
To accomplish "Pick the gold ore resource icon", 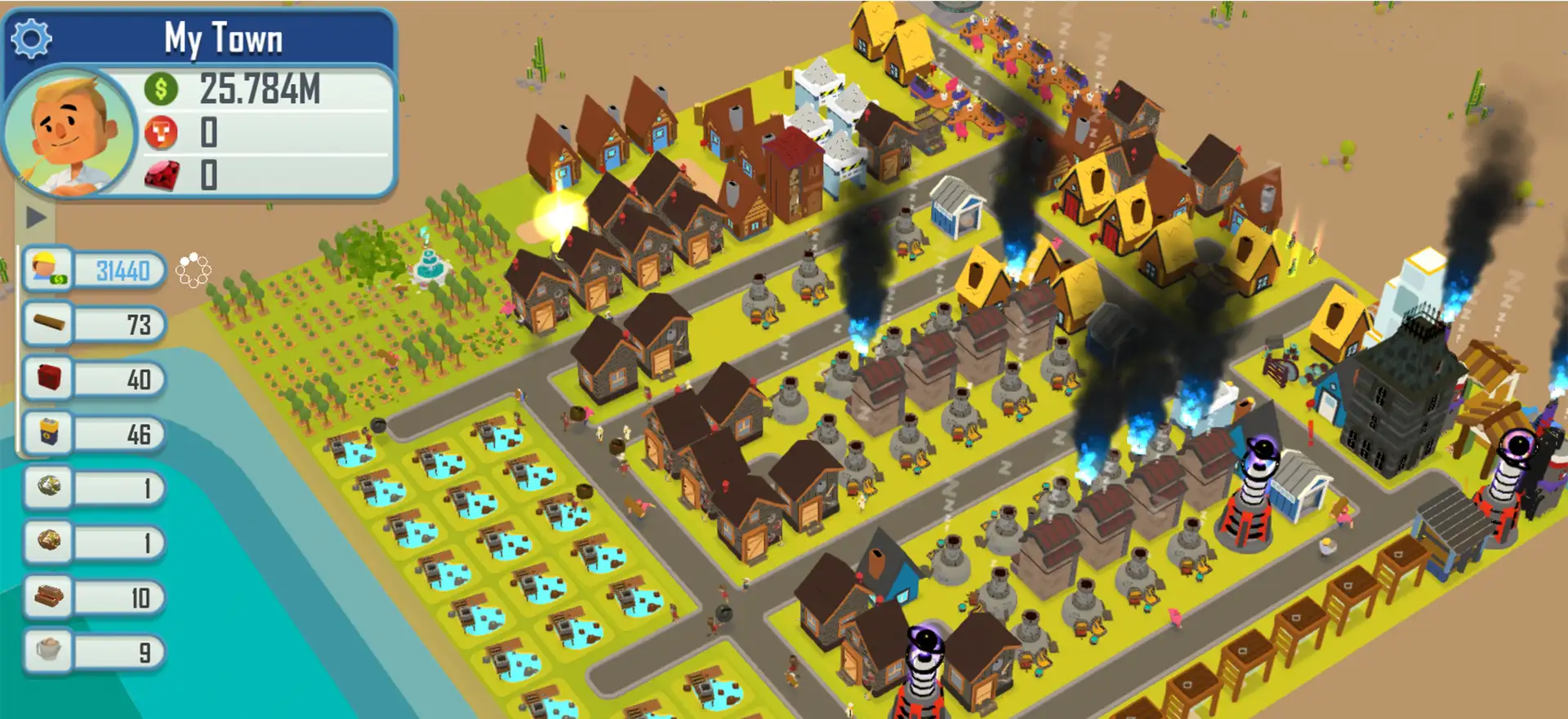I will (x=48, y=541).
